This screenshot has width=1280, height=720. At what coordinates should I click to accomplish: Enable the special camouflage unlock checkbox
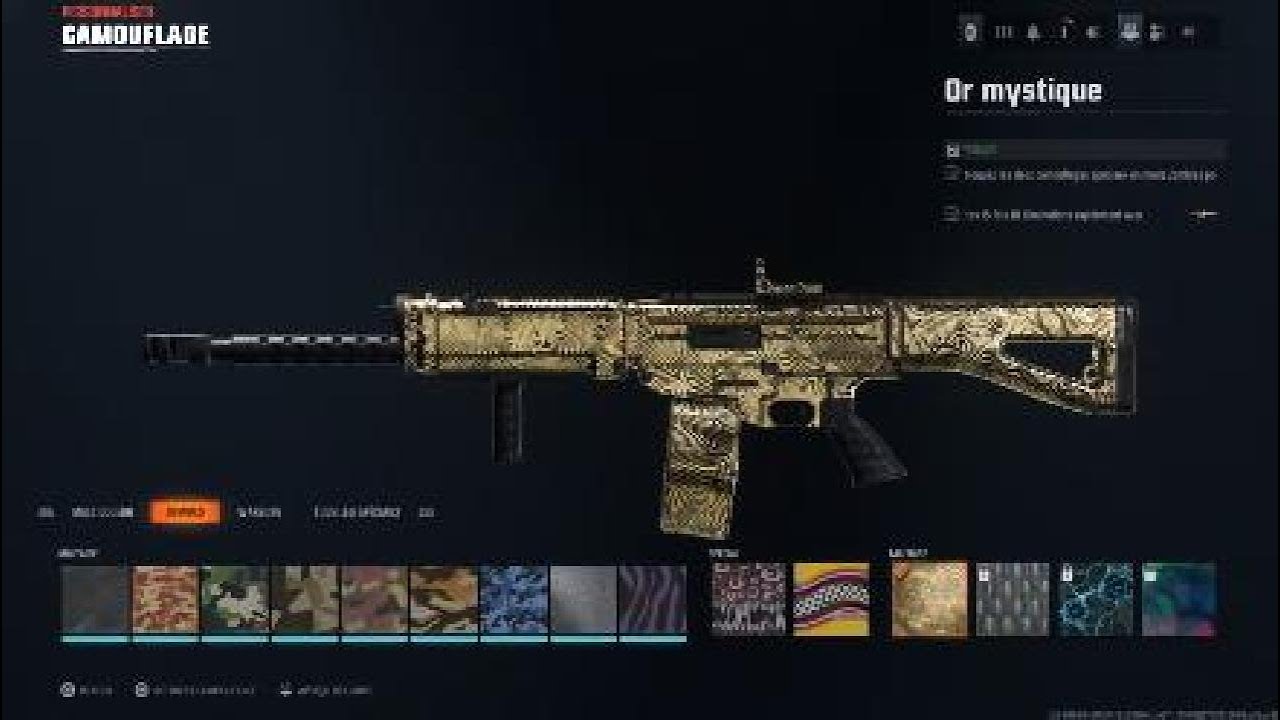(x=948, y=177)
